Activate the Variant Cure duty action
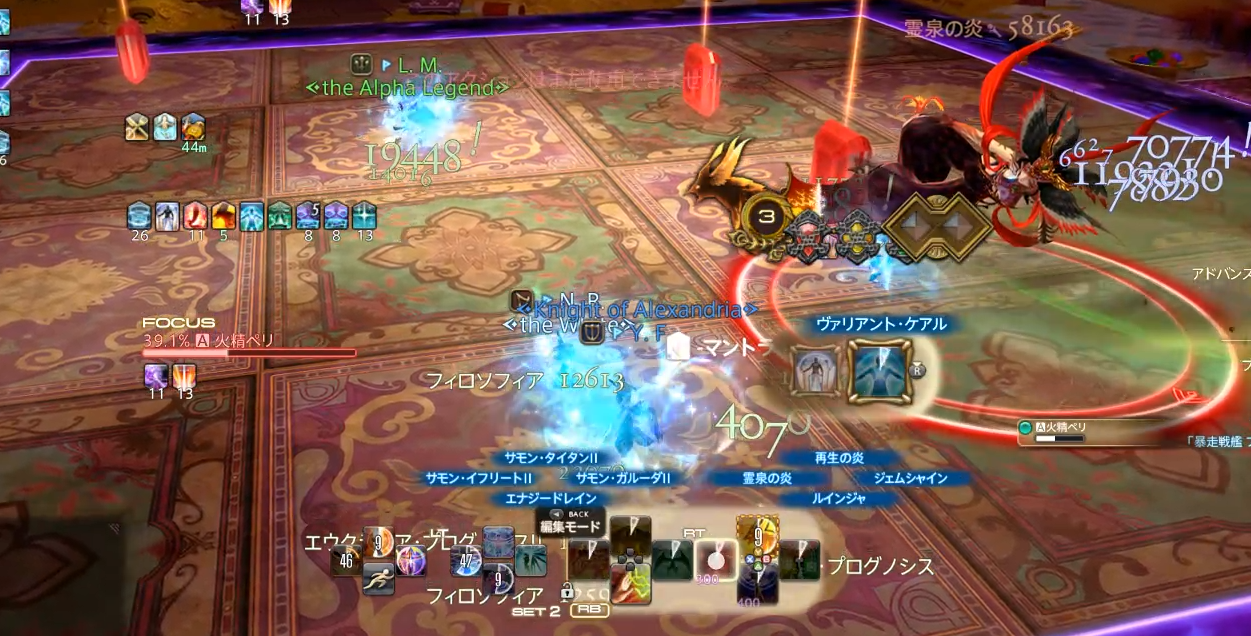Screen dimensions: 1251x636 tap(880, 371)
